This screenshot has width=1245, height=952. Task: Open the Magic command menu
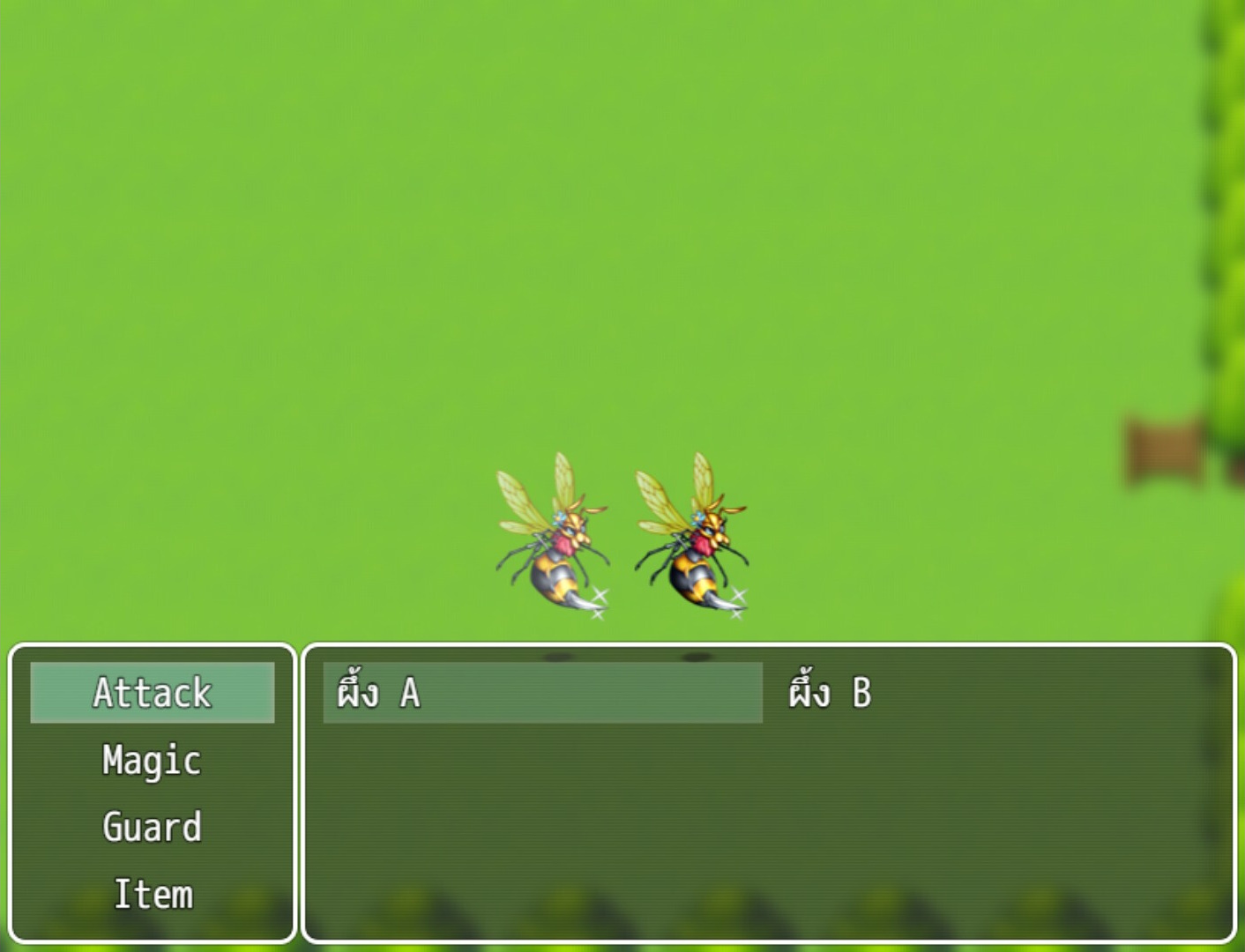pos(152,759)
